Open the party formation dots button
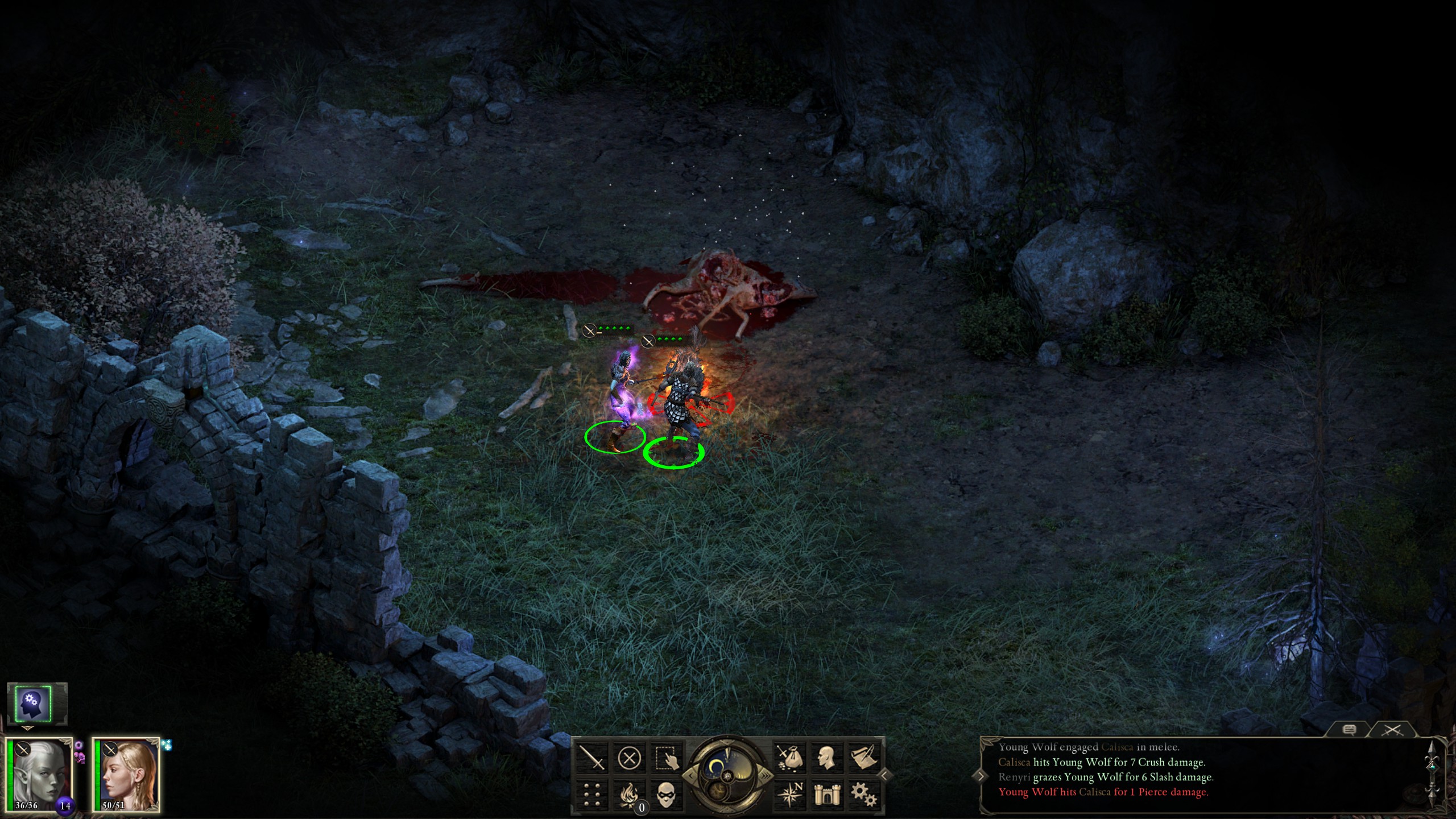 tap(592, 795)
